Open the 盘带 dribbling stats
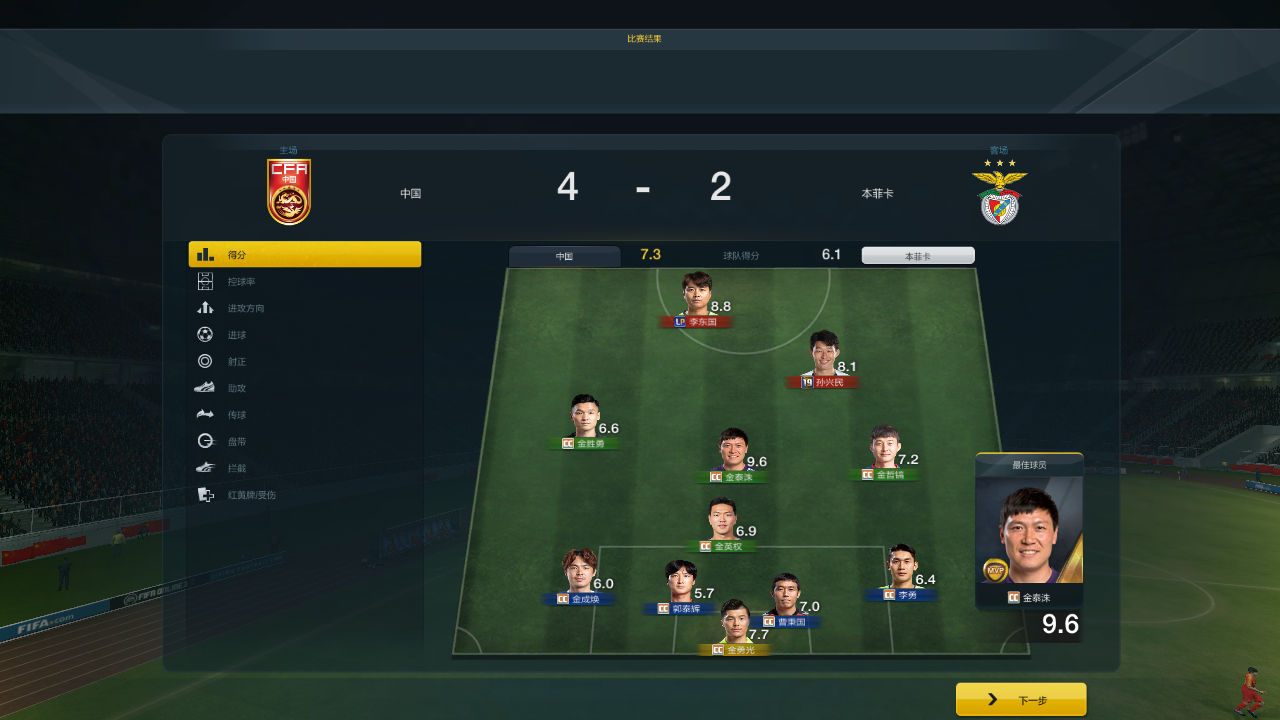Image resolution: width=1280 pixels, height=720 pixels. coord(304,441)
